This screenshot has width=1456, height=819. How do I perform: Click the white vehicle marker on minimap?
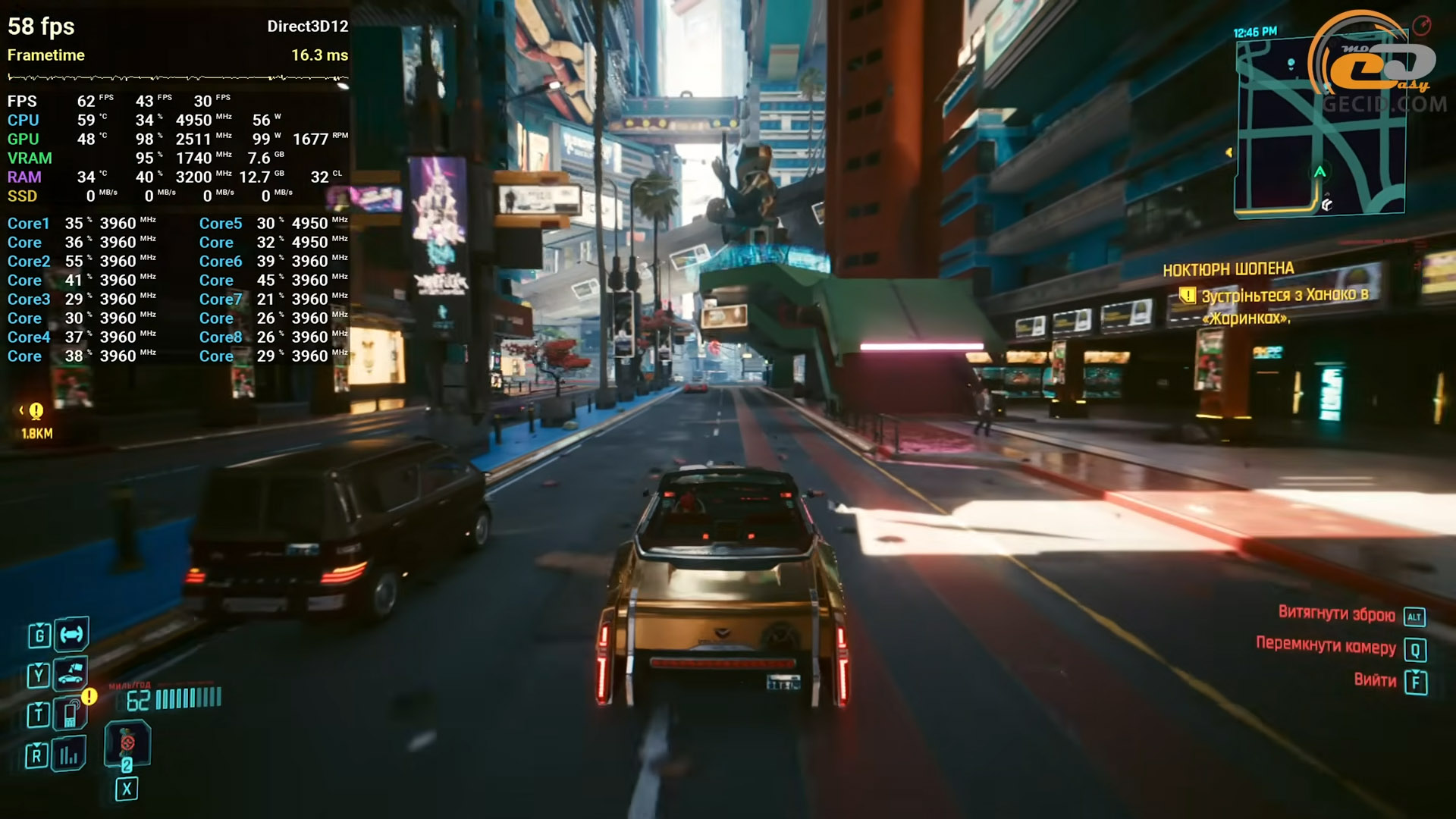tap(1326, 205)
